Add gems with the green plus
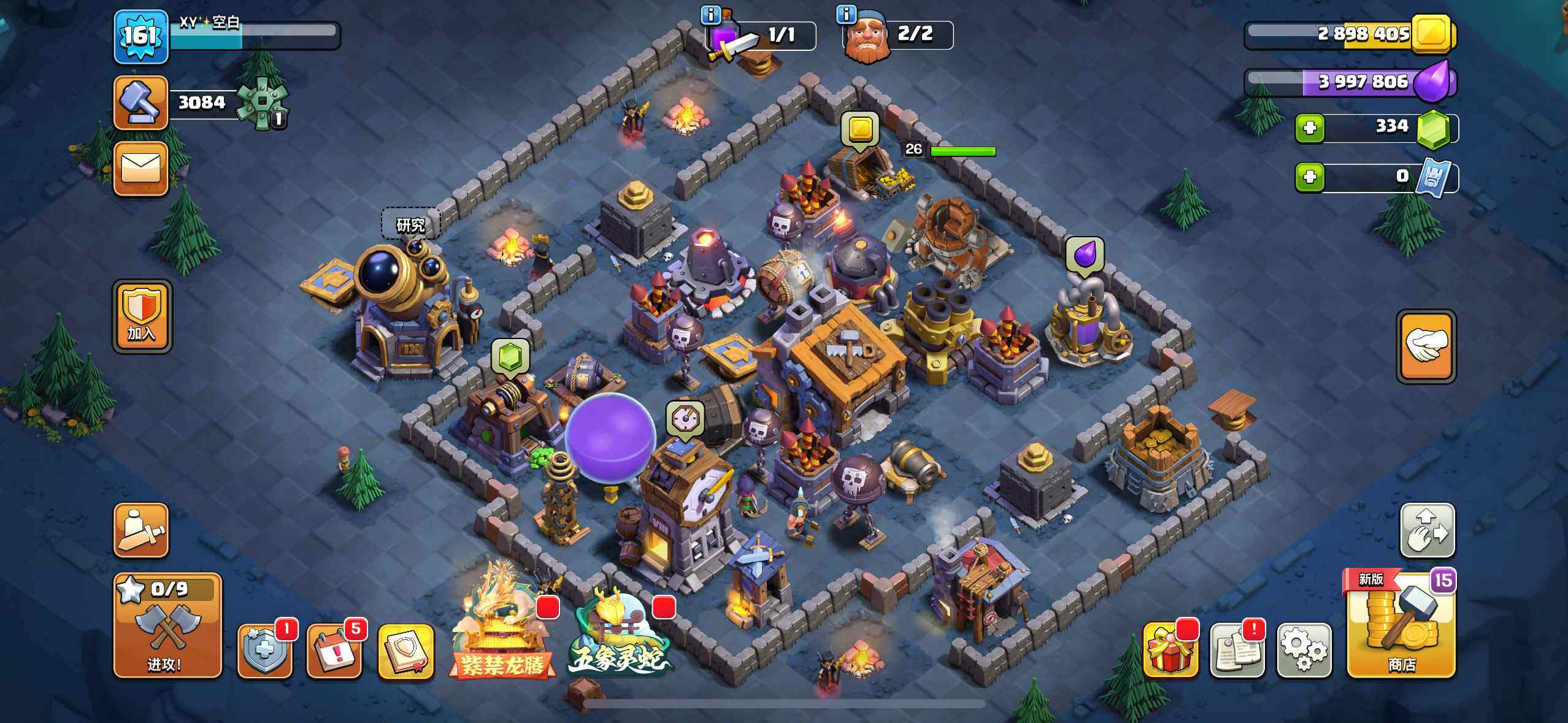The image size is (1568, 723). (1310, 128)
